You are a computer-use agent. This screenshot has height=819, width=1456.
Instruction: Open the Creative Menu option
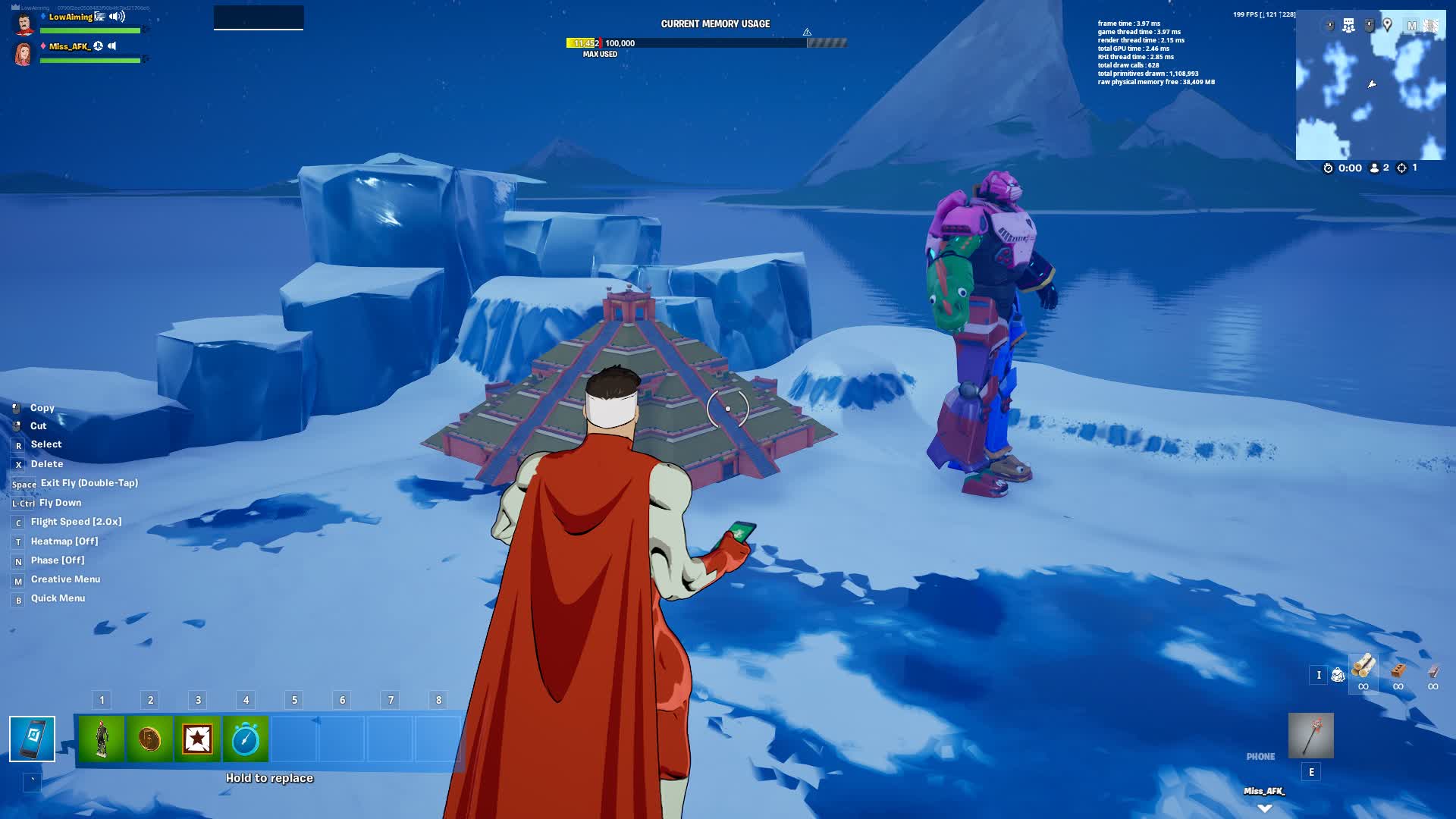coord(64,579)
